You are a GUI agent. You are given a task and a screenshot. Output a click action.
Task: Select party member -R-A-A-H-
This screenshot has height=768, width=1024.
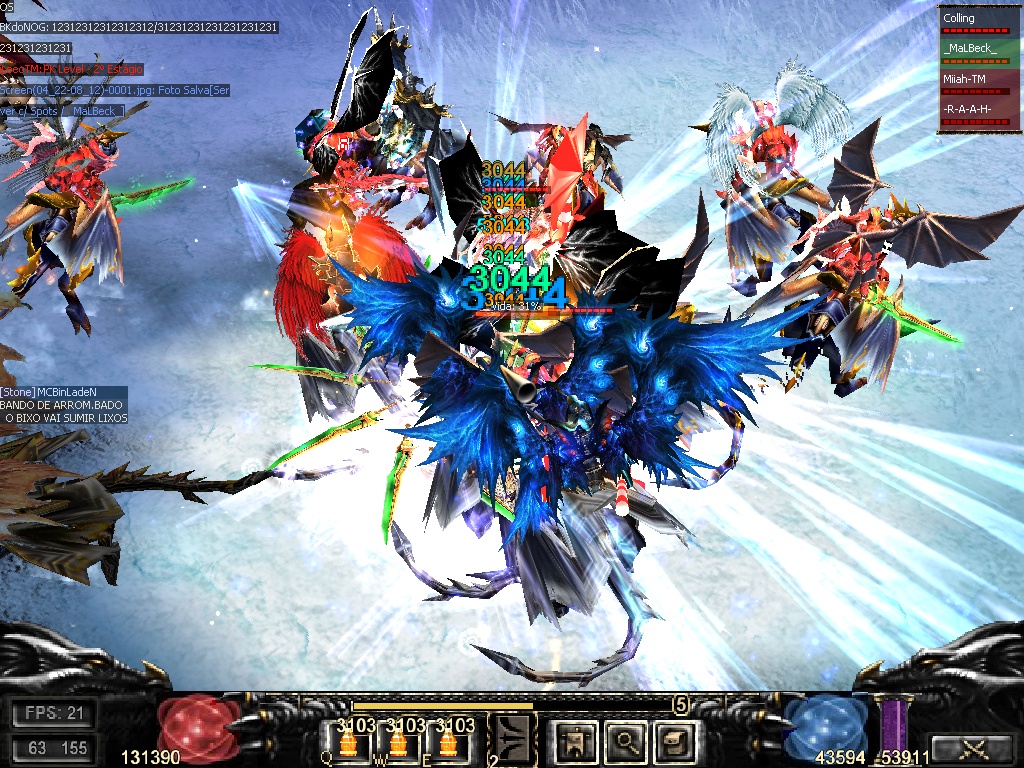point(979,112)
